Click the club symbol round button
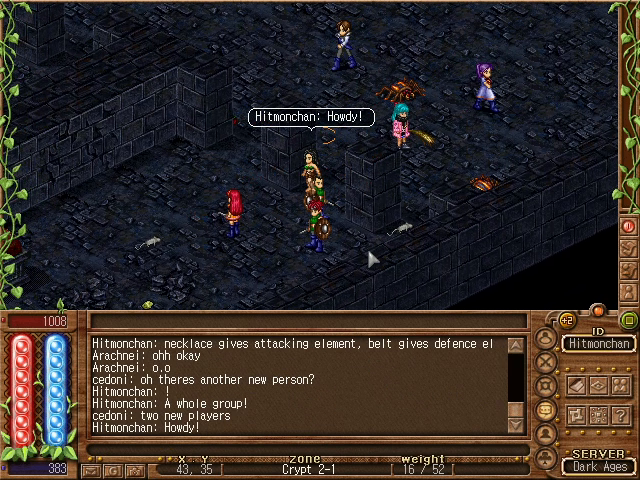This screenshot has width=640, height=480. pos(546,457)
